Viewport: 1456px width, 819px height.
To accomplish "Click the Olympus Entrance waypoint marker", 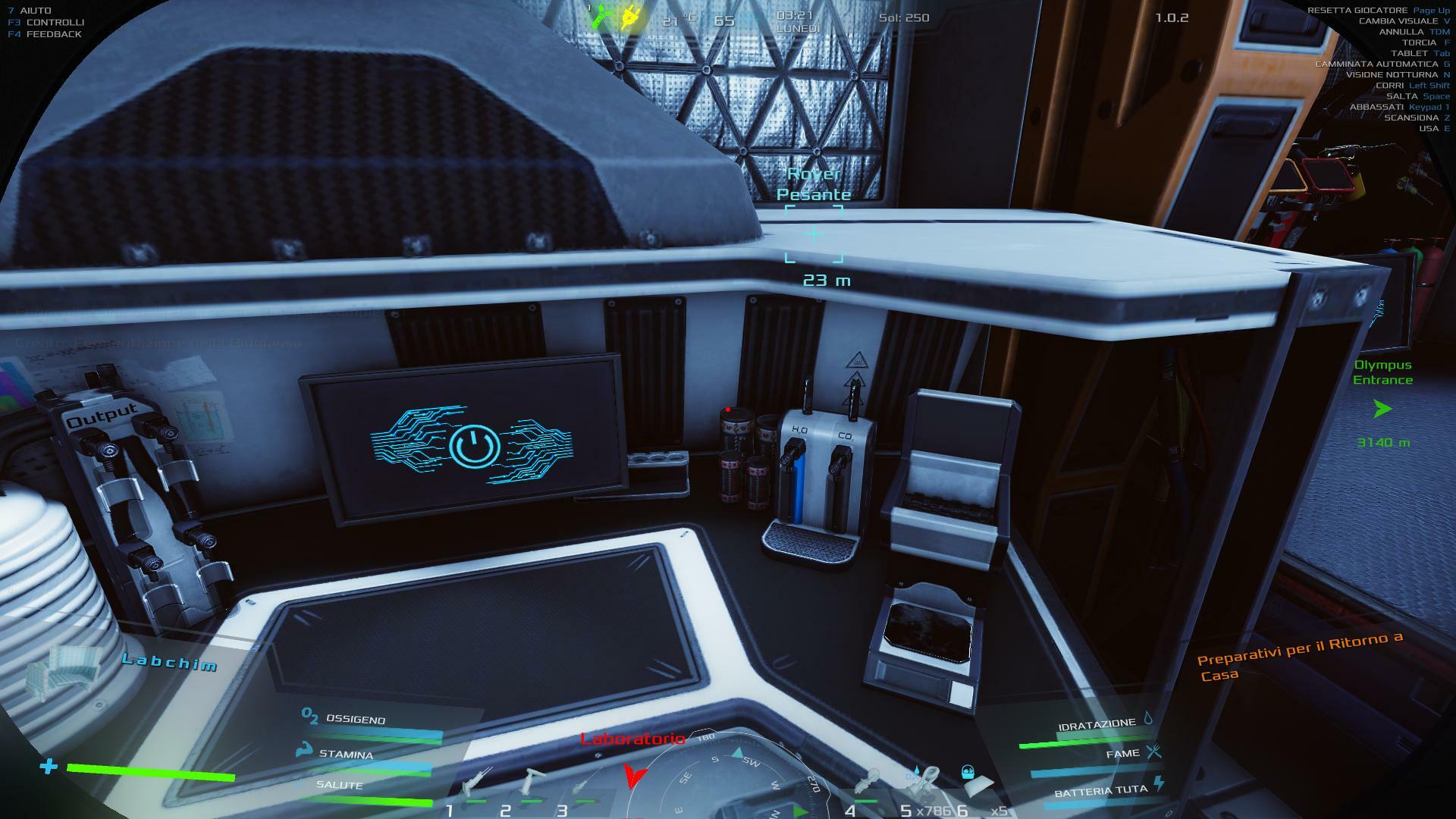I will click(1382, 409).
